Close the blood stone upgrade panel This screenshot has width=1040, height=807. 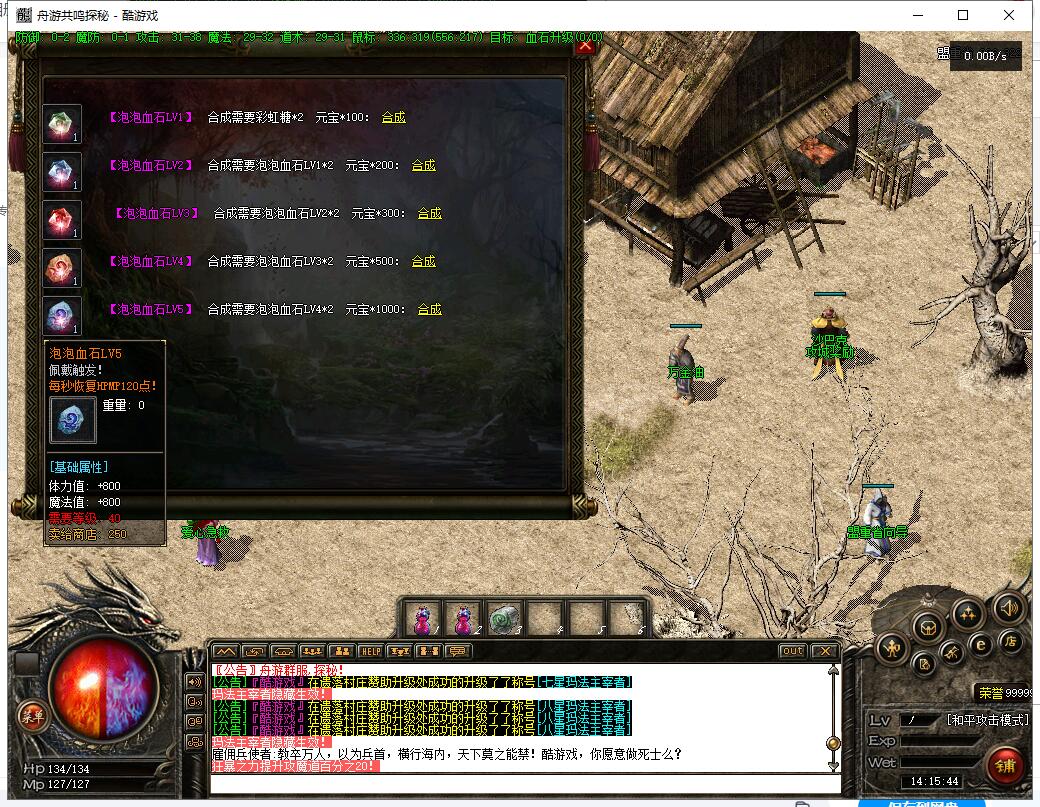(x=586, y=45)
